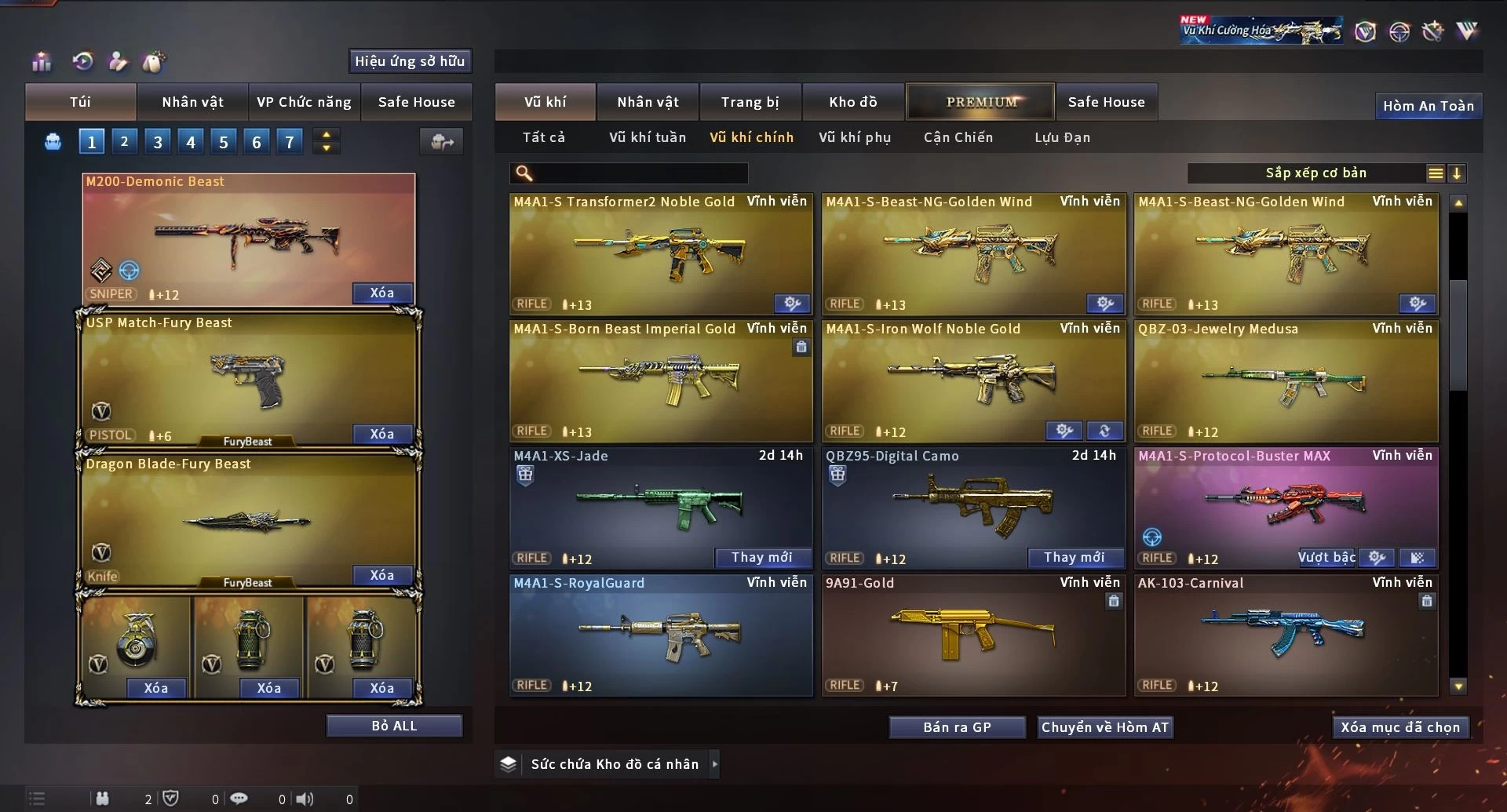
Task: Move items with Chuyển về Hòm AT
Action: click(1104, 727)
